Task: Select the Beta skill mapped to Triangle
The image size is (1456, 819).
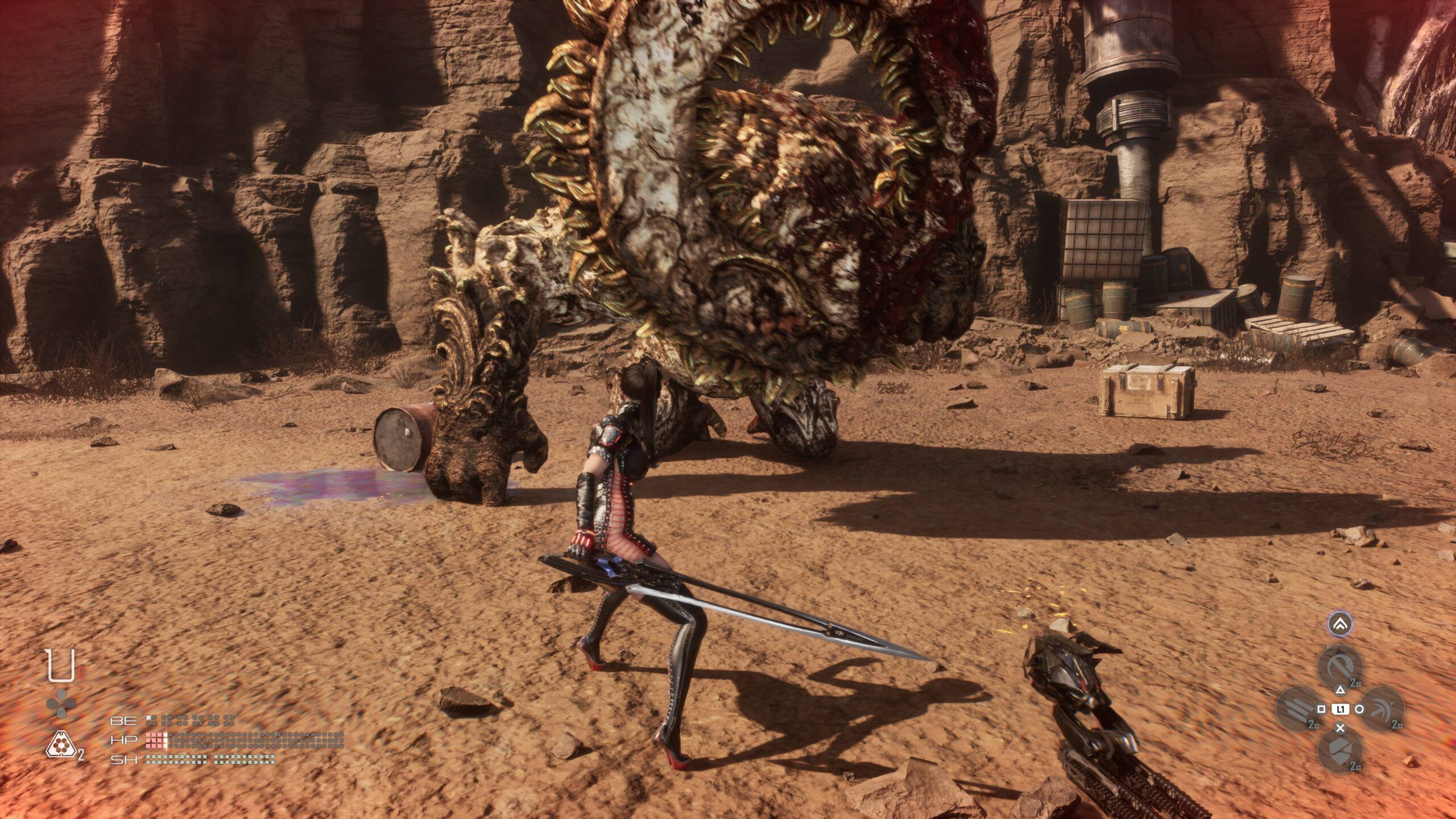Action: tap(1341, 667)
